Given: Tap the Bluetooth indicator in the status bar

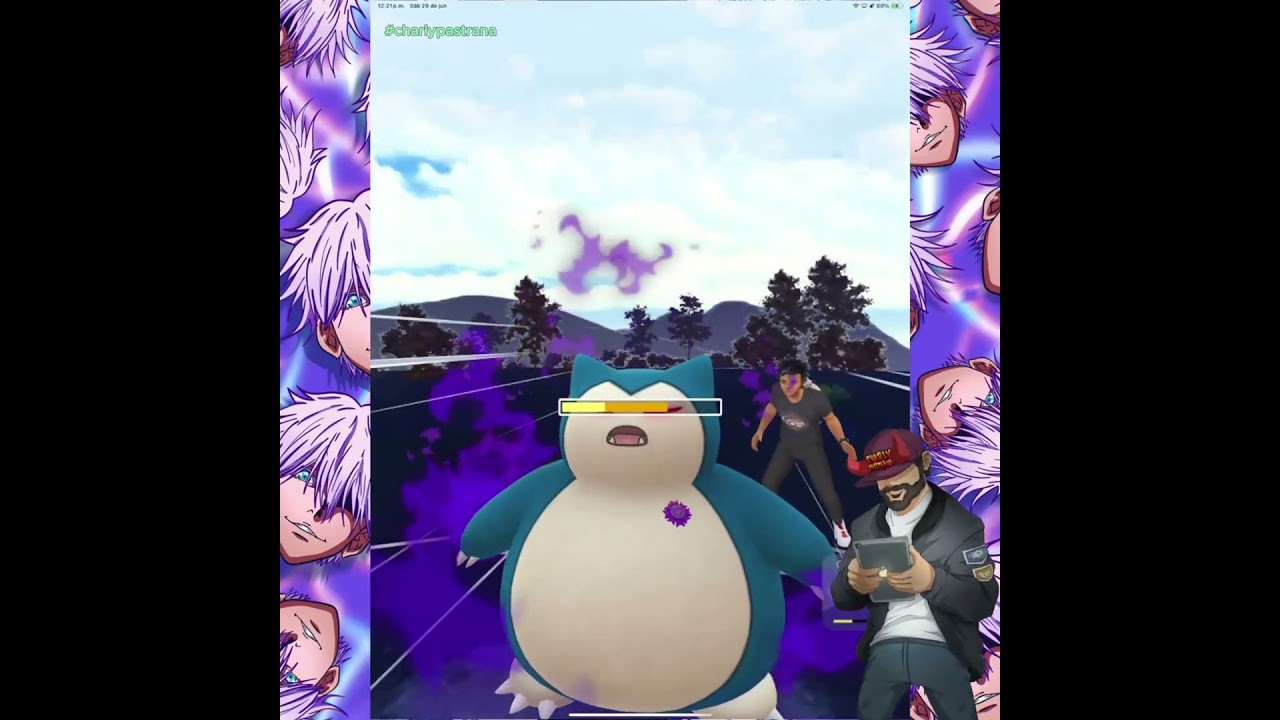Looking at the screenshot, I should (872, 5).
